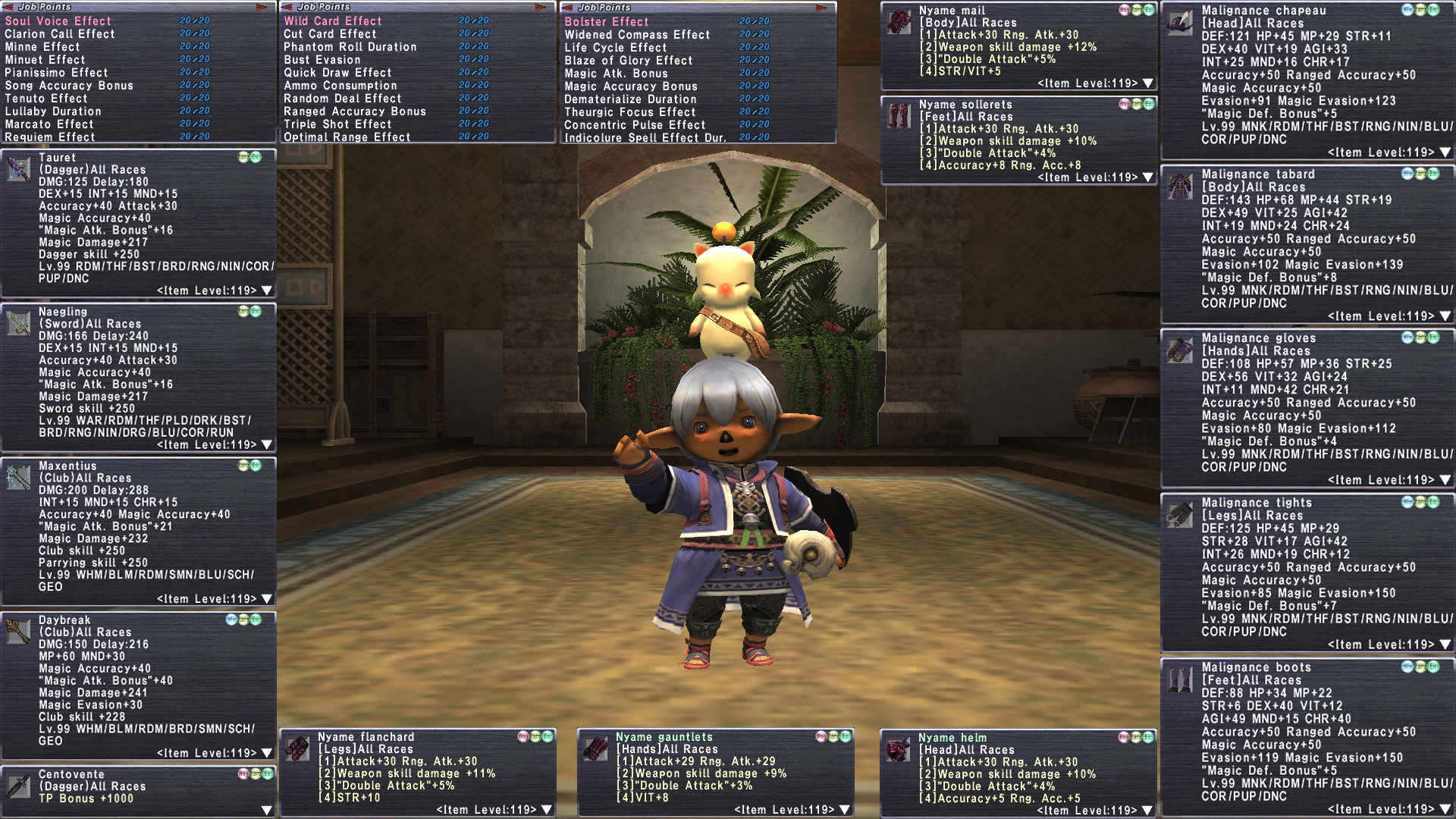Click the Malignance gloves icon
This screenshot has width=1456, height=819.
point(1180,350)
